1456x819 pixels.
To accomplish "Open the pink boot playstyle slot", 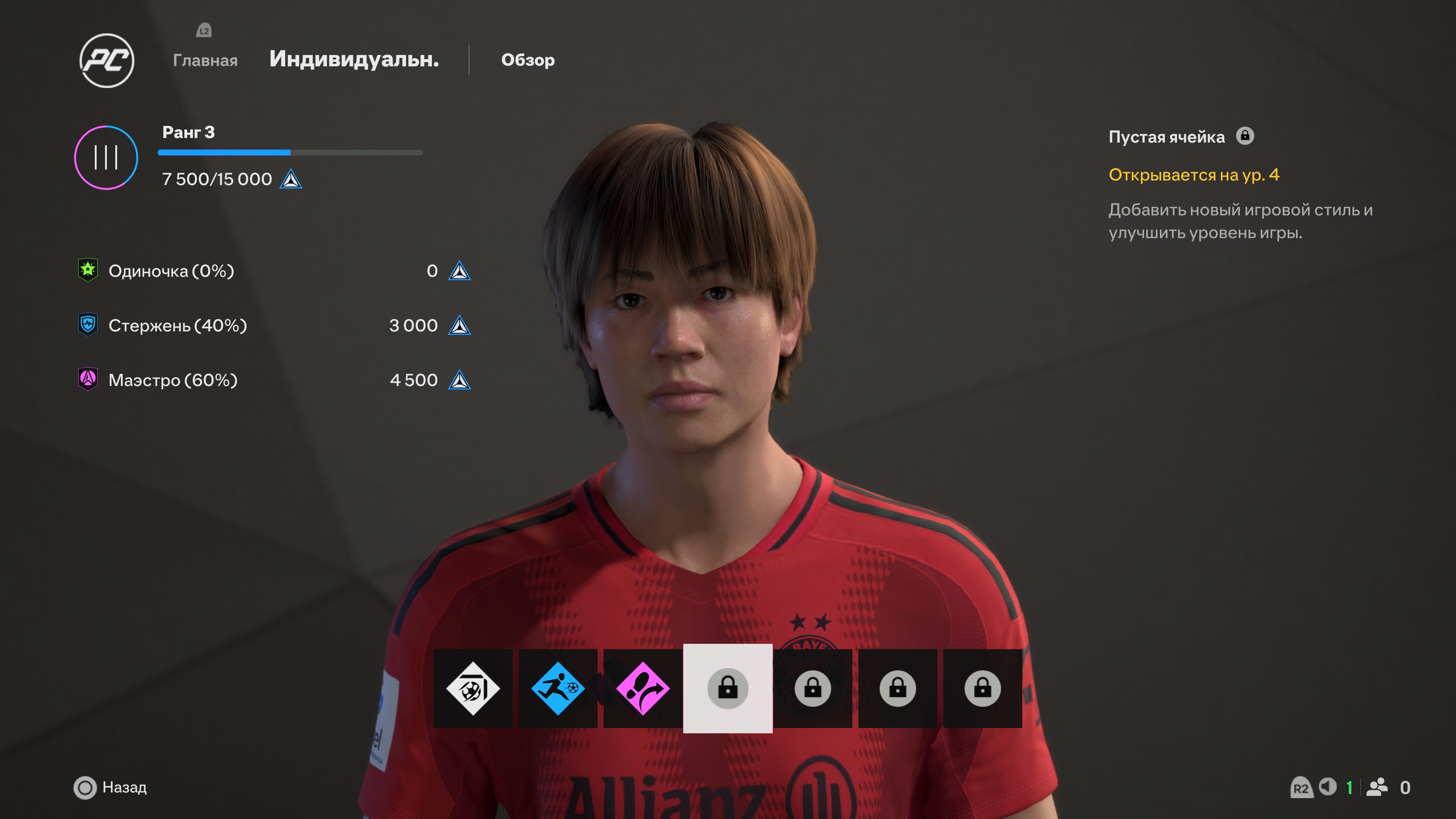I will click(x=643, y=688).
